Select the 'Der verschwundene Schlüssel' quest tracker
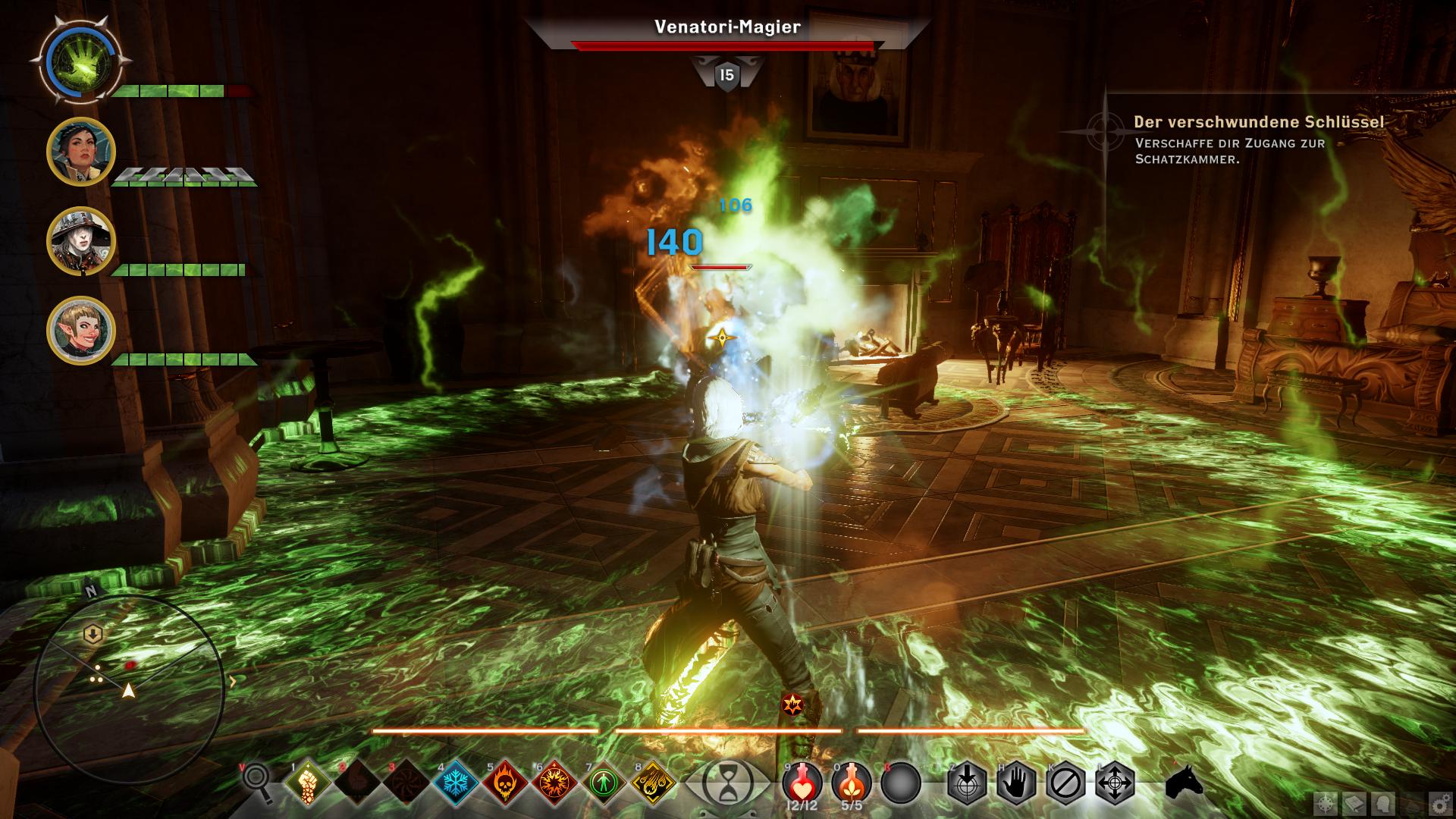The width and height of the screenshot is (1456, 819). [1259, 122]
